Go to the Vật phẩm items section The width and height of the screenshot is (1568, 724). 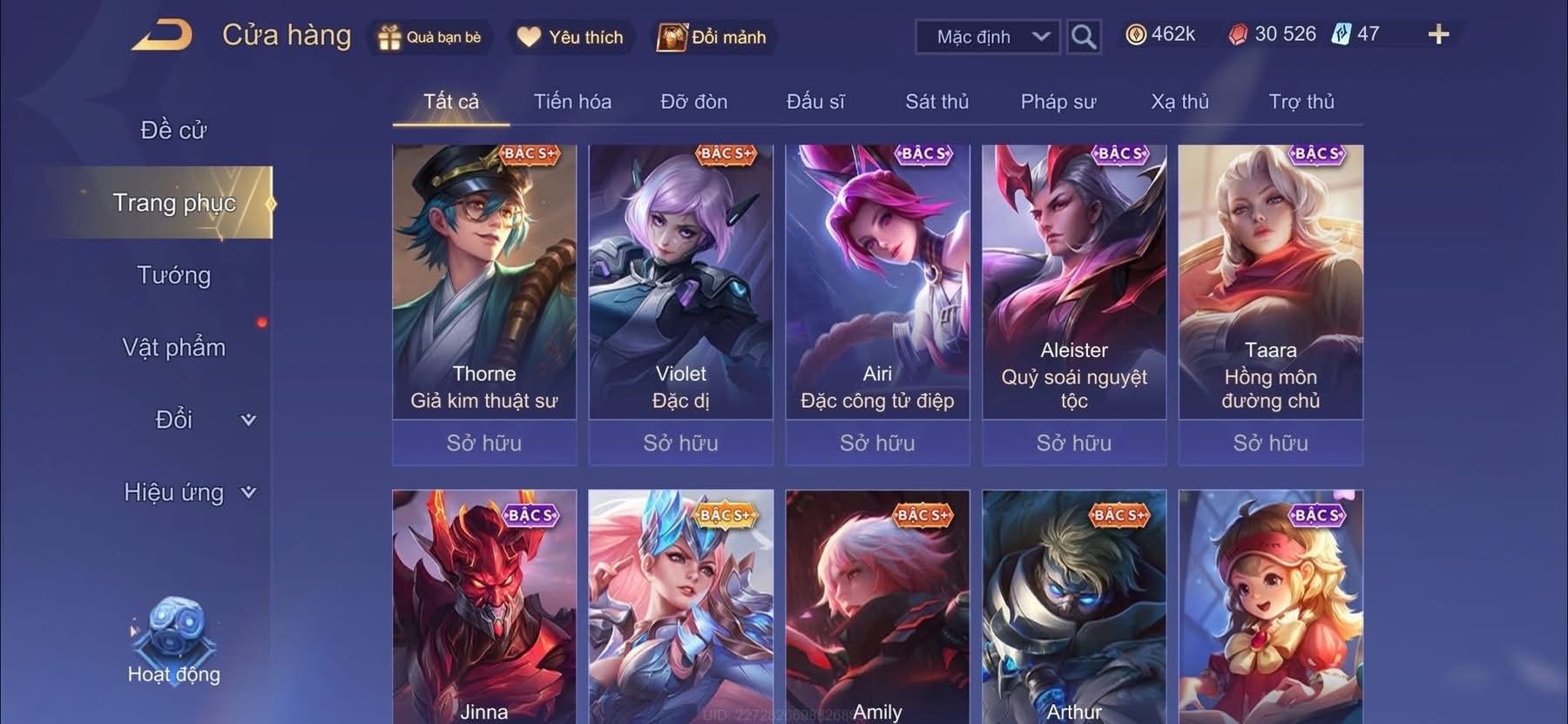(x=173, y=348)
